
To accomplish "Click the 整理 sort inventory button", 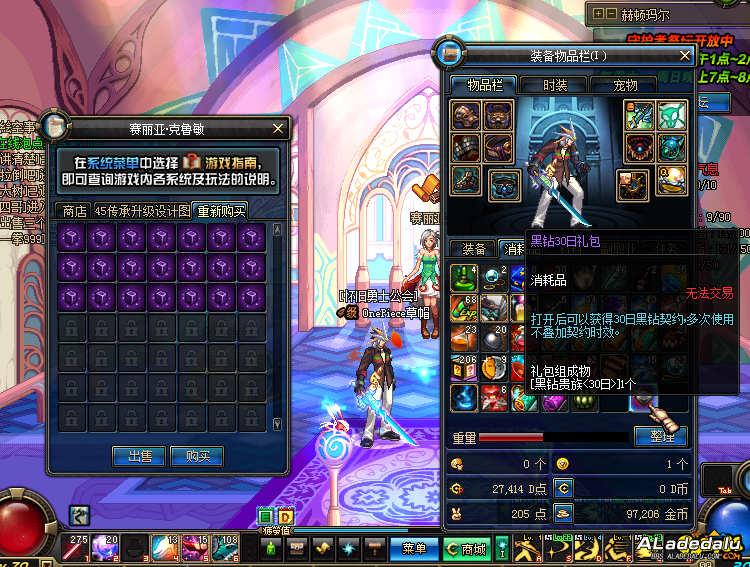I will point(660,436).
